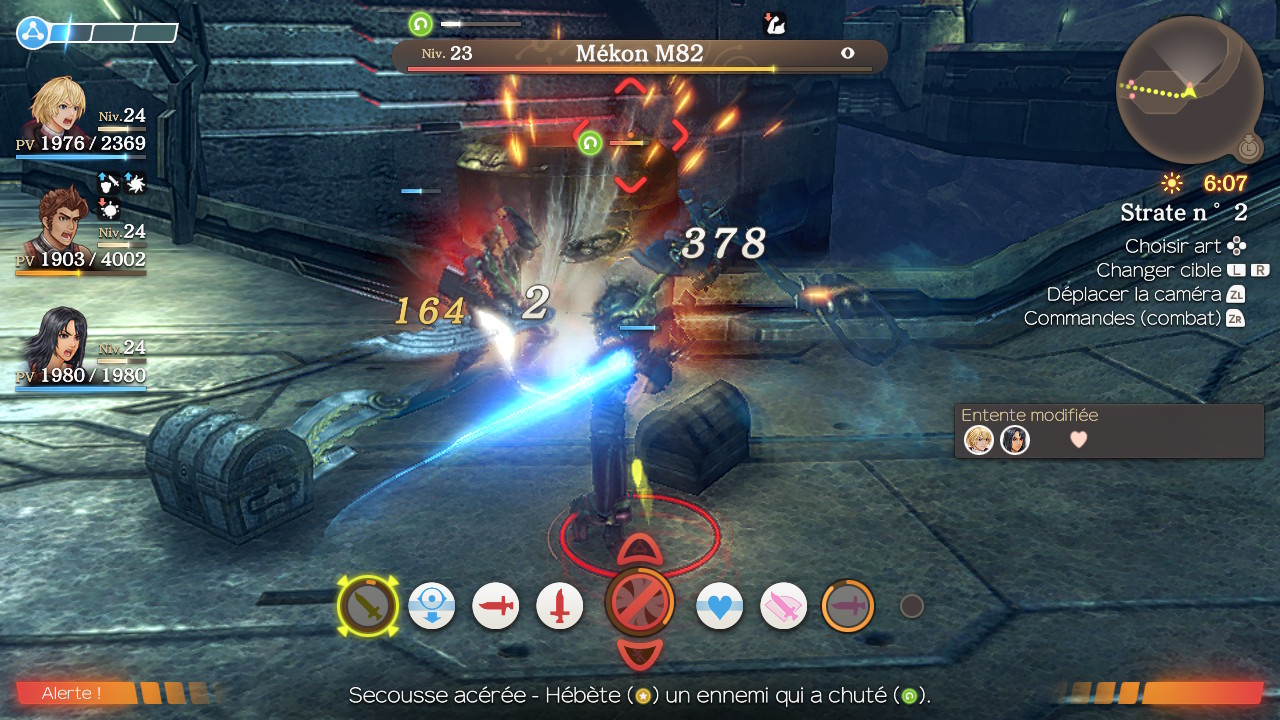Activate the red horizontal sword art
1280x720 pixels.
pyautogui.click(x=496, y=606)
